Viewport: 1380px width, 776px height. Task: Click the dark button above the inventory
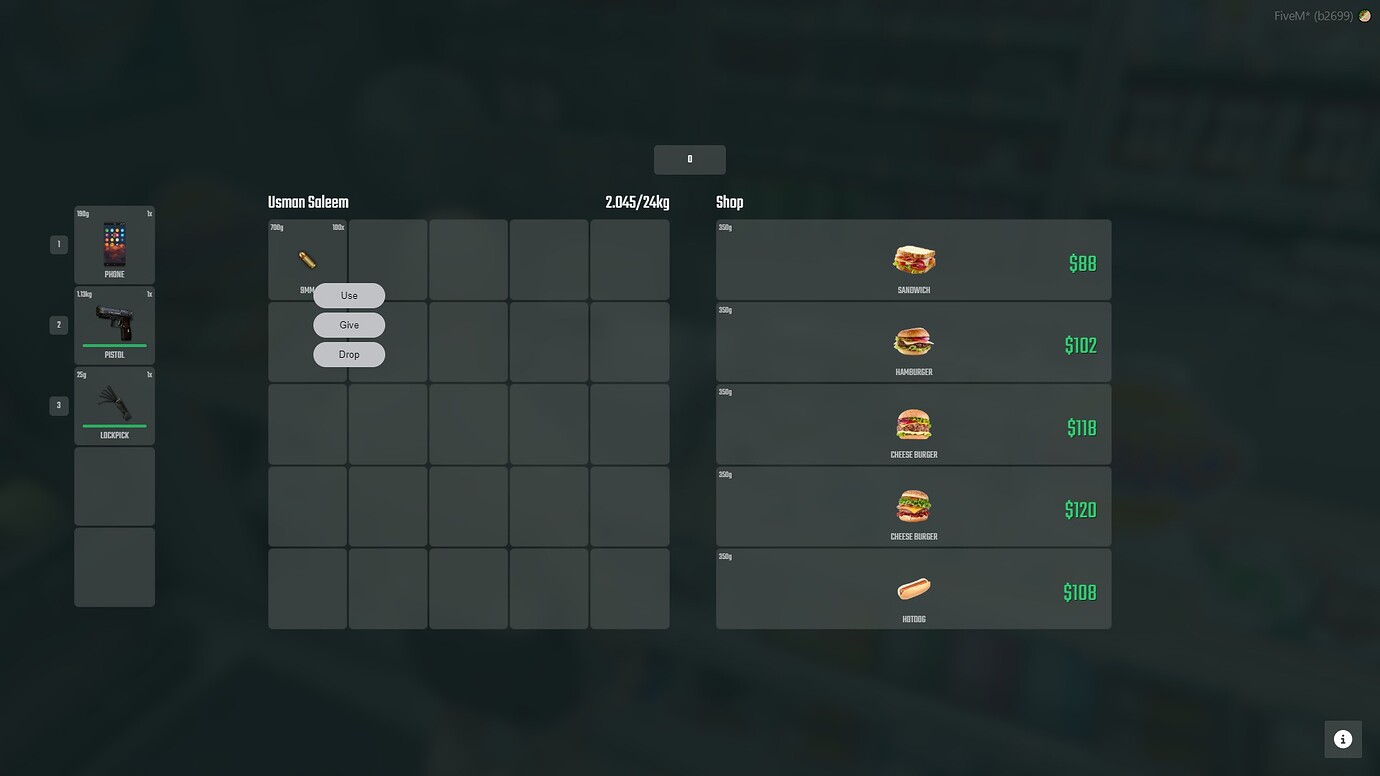pos(689,158)
